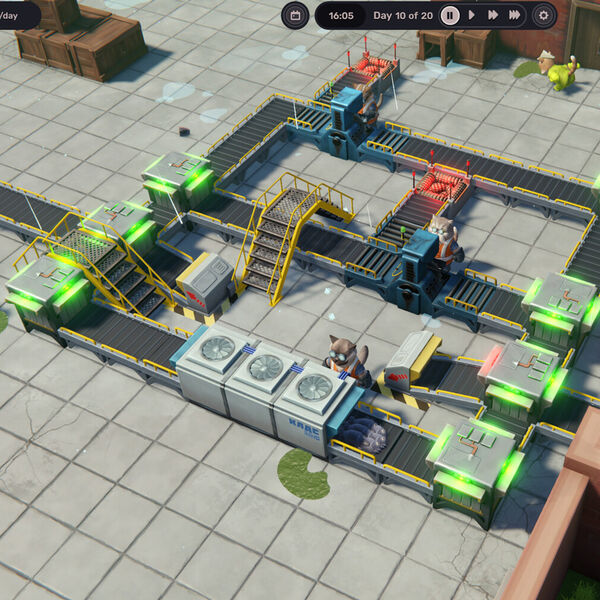Viewport: 600px width, 600px height.
Task: Set game speed to normal play
Action: [472, 15]
